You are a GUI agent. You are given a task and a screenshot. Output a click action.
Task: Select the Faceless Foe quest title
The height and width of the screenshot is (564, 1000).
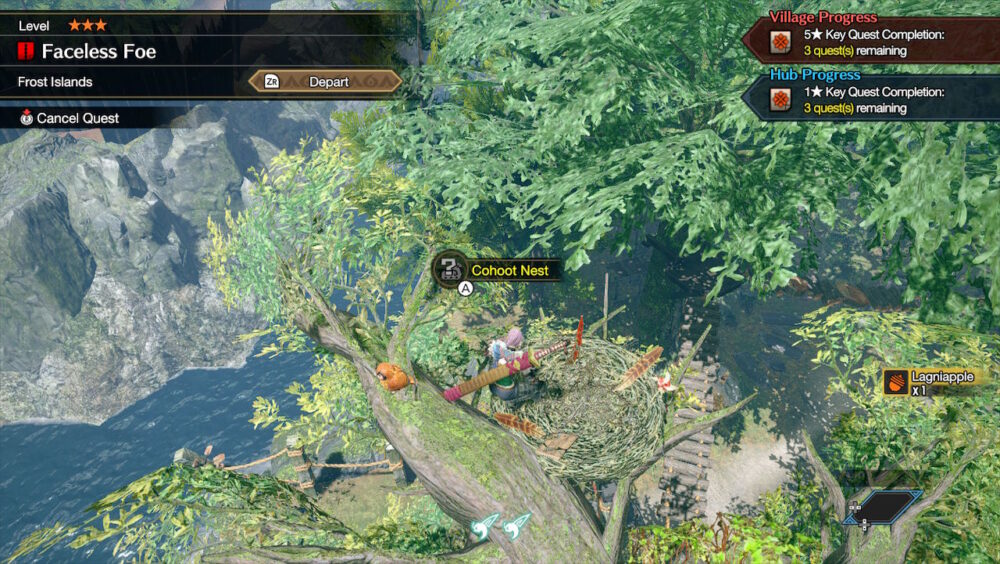click(x=98, y=52)
